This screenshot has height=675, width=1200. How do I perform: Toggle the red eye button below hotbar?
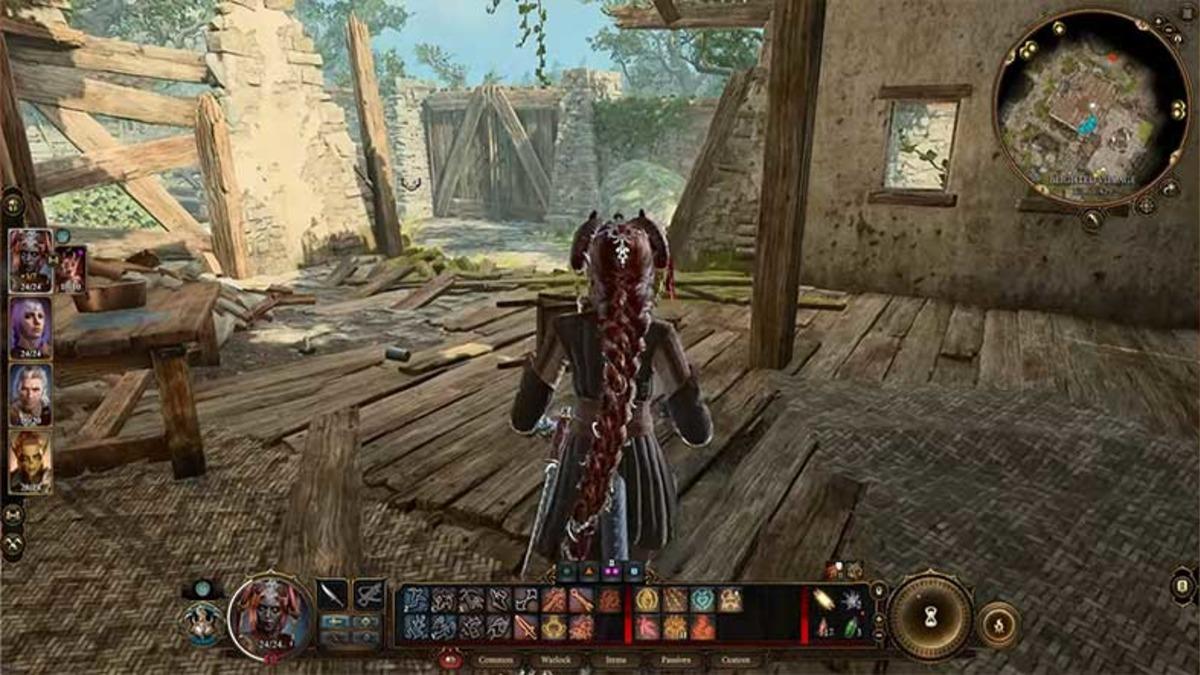(x=450, y=660)
